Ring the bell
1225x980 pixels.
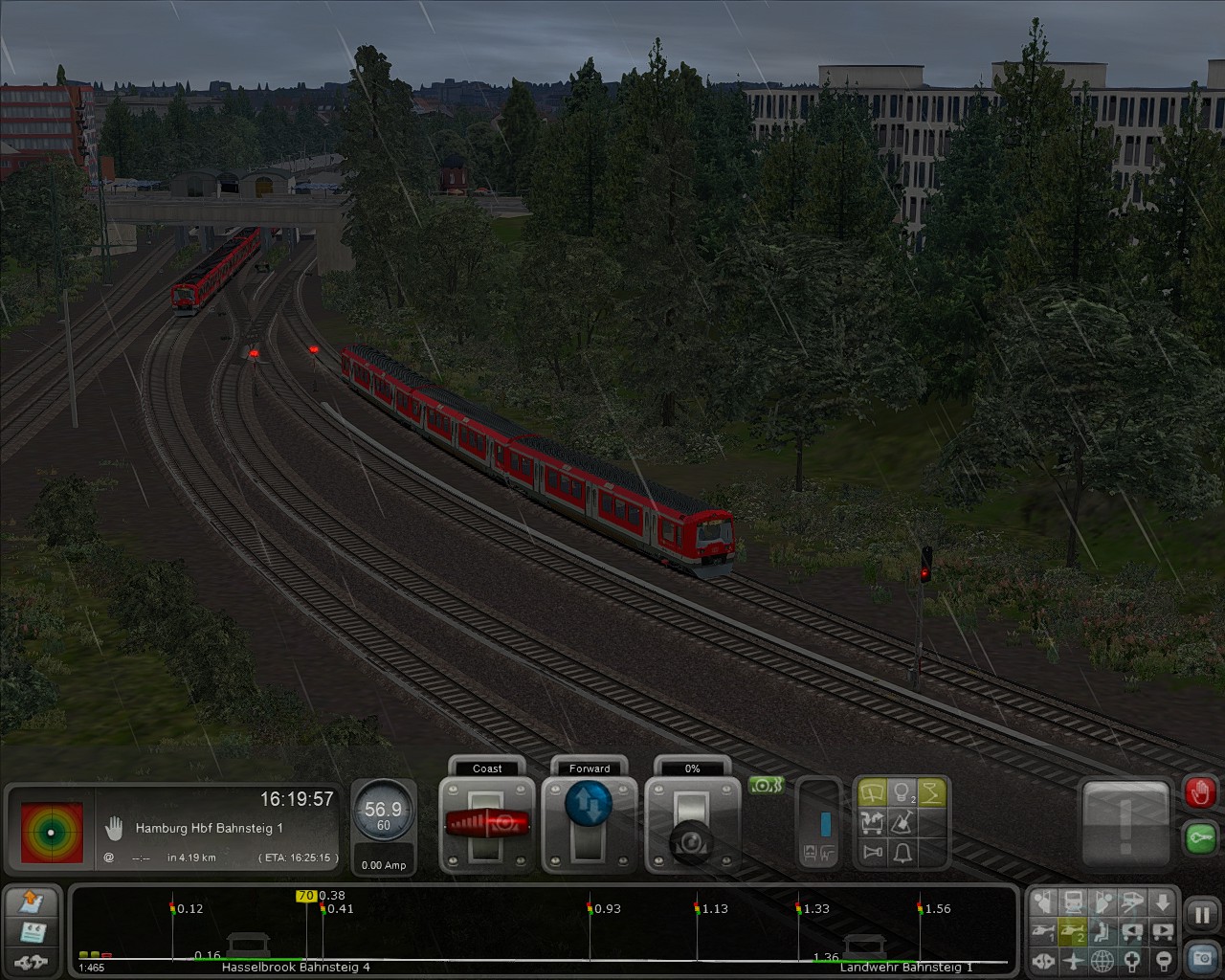pyautogui.click(x=902, y=852)
